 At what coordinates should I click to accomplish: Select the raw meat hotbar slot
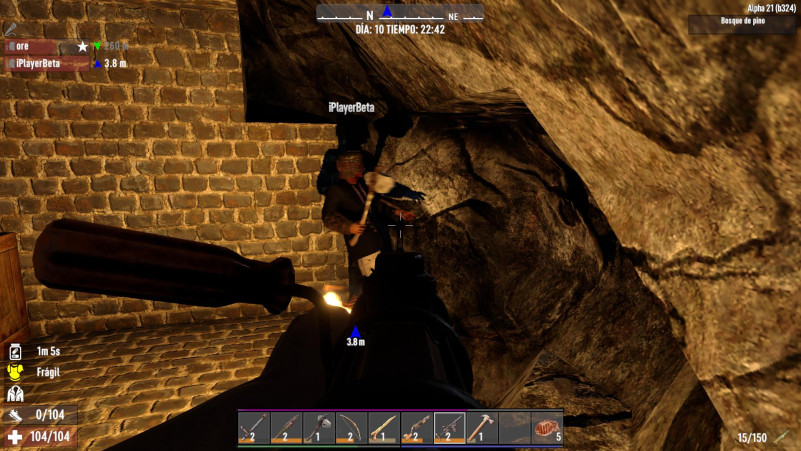(547, 427)
